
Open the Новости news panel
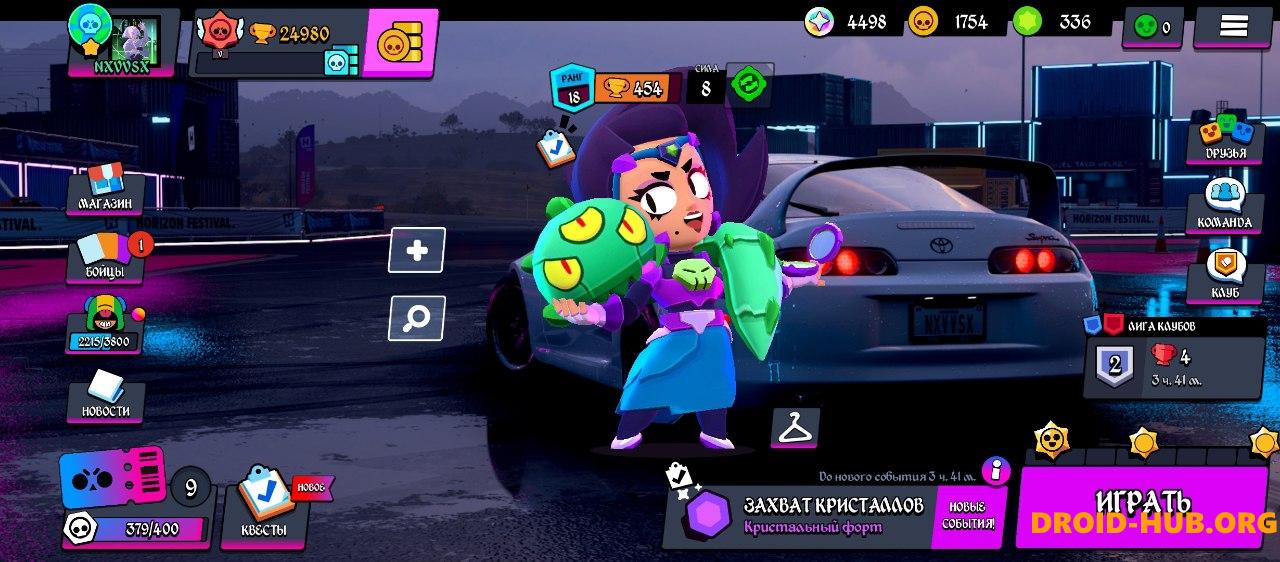pos(106,395)
